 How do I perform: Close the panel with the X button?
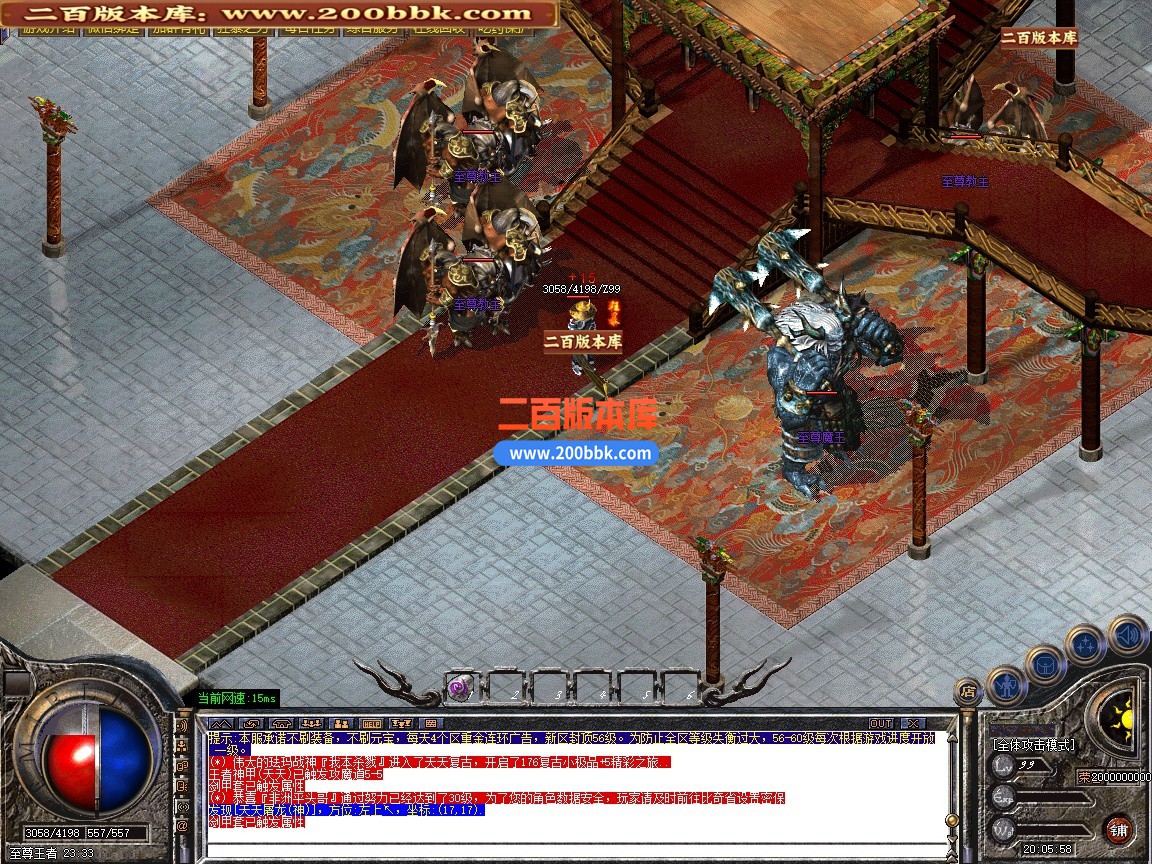pos(911,723)
